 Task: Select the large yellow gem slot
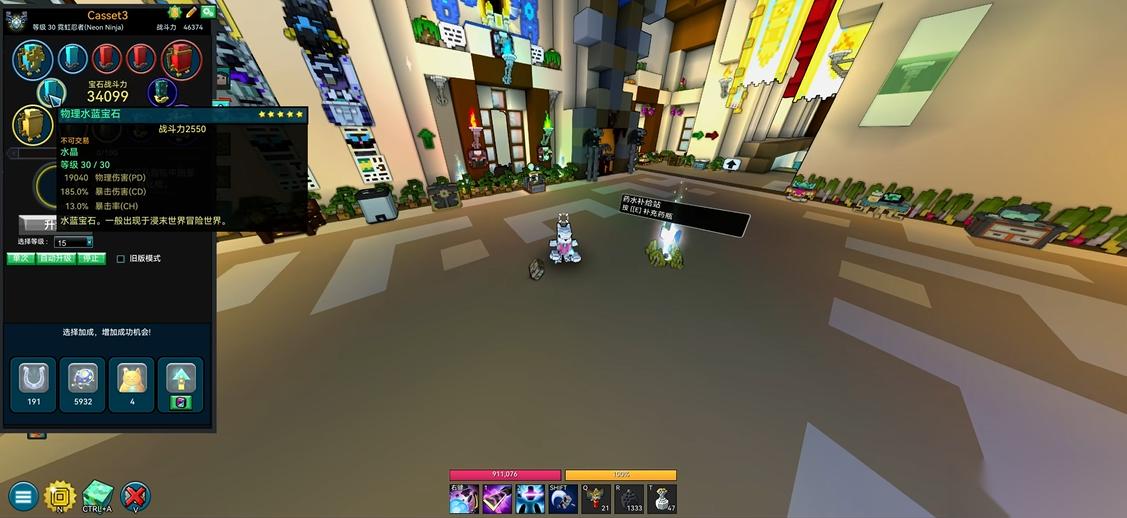click(32, 125)
